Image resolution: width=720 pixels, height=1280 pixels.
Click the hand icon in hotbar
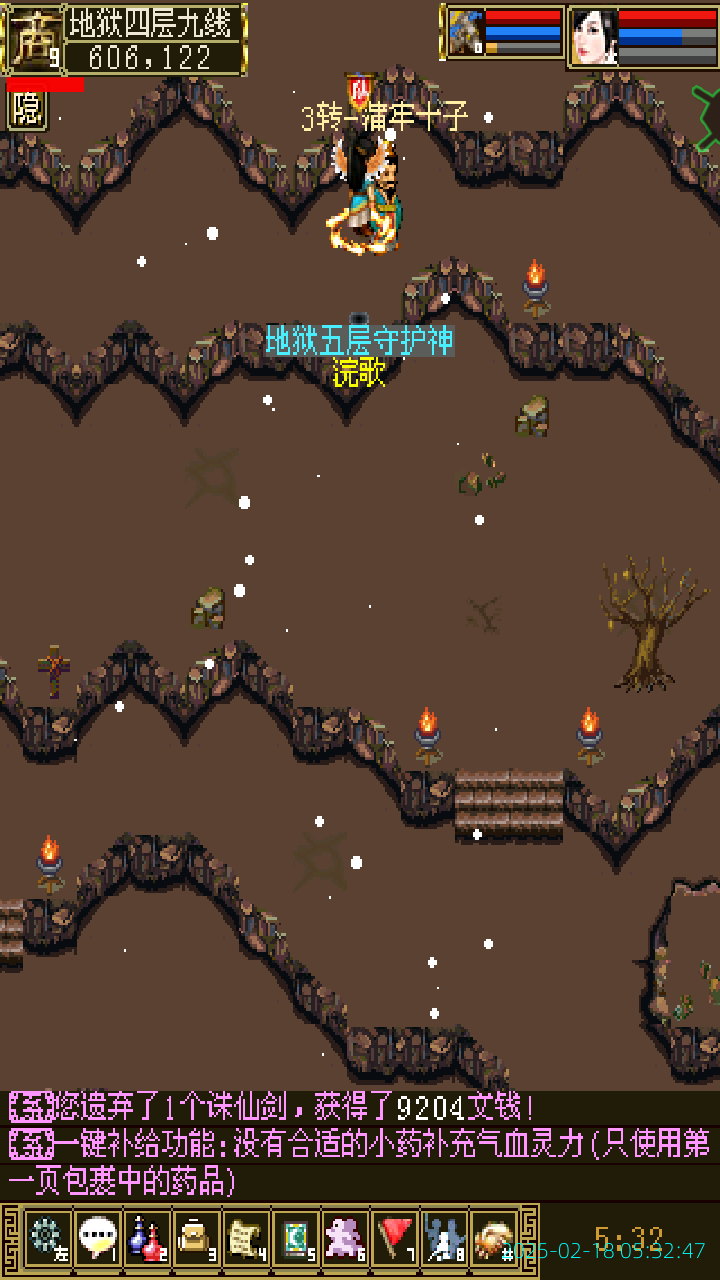[494, 1238]
